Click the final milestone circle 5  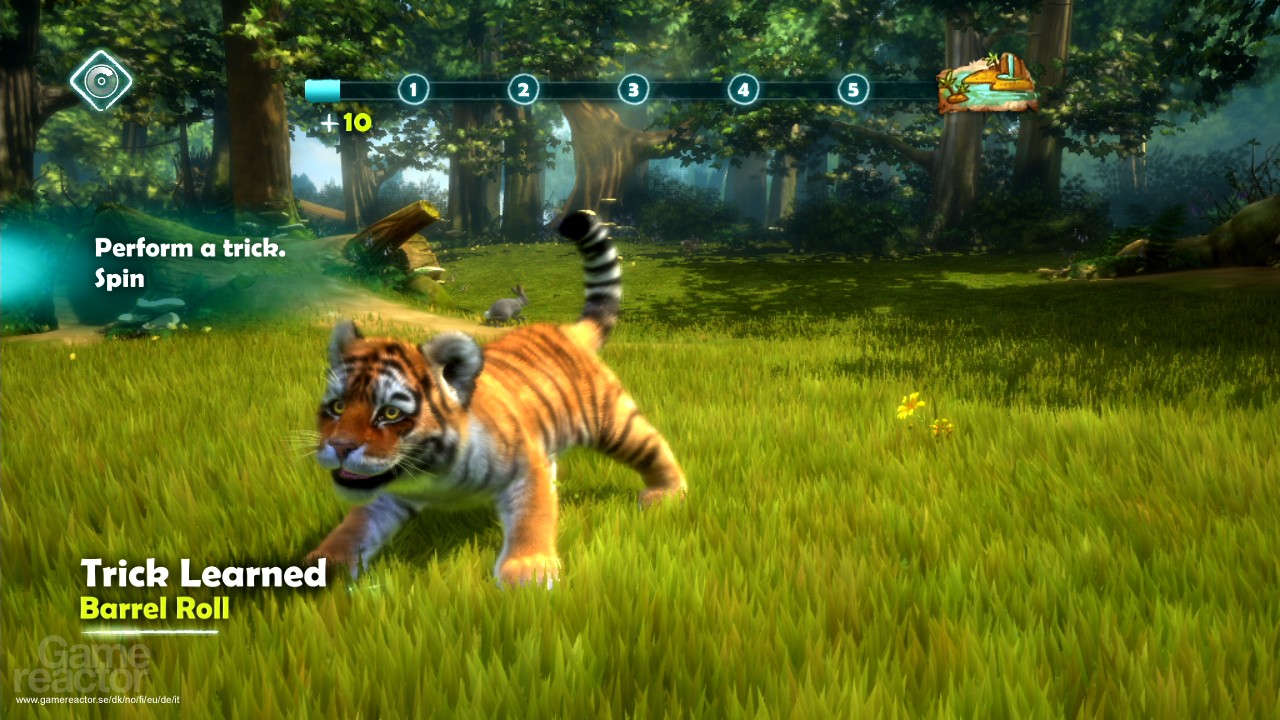(852, 89)
